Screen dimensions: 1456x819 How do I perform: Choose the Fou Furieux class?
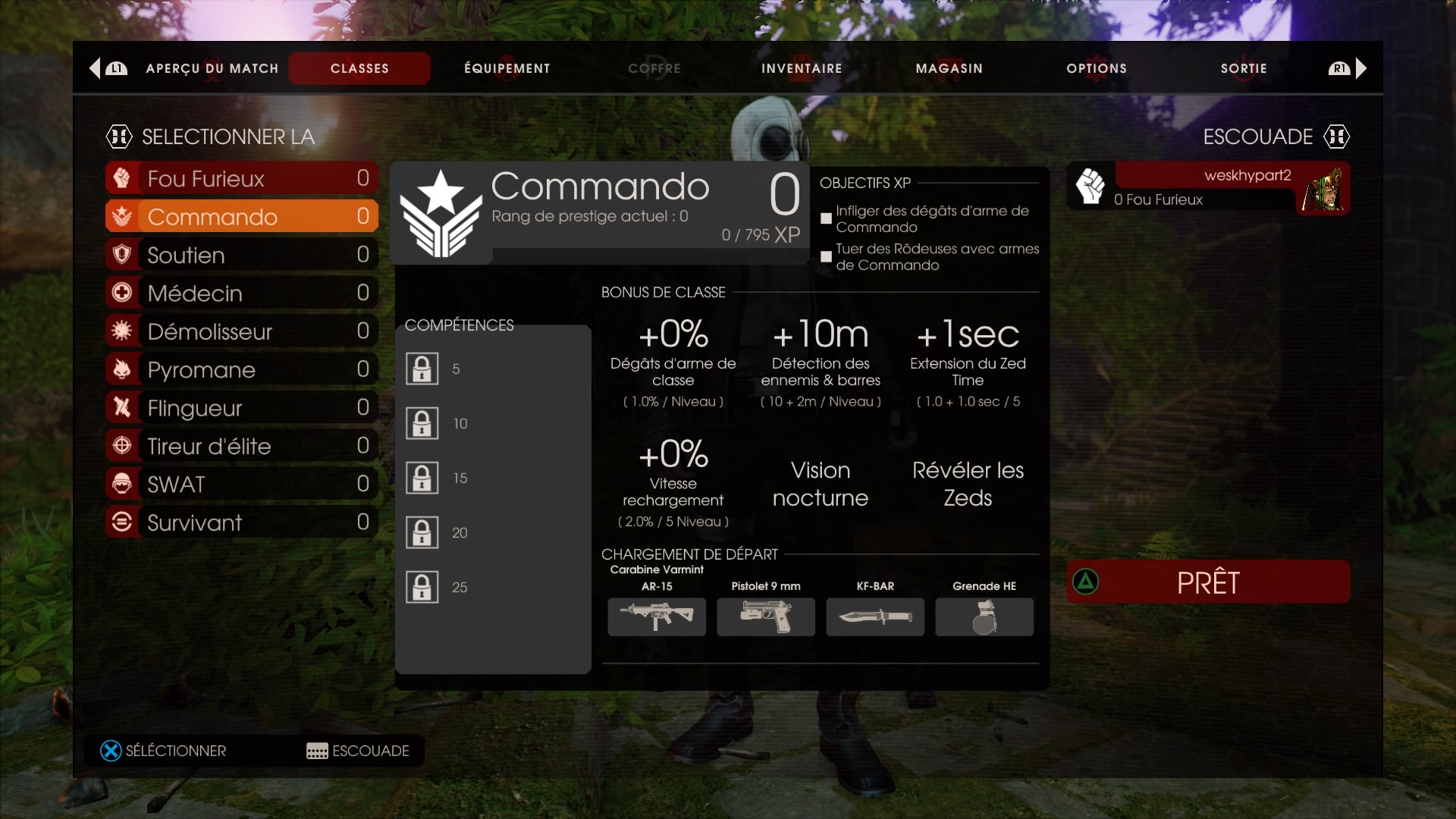(242, 178)
